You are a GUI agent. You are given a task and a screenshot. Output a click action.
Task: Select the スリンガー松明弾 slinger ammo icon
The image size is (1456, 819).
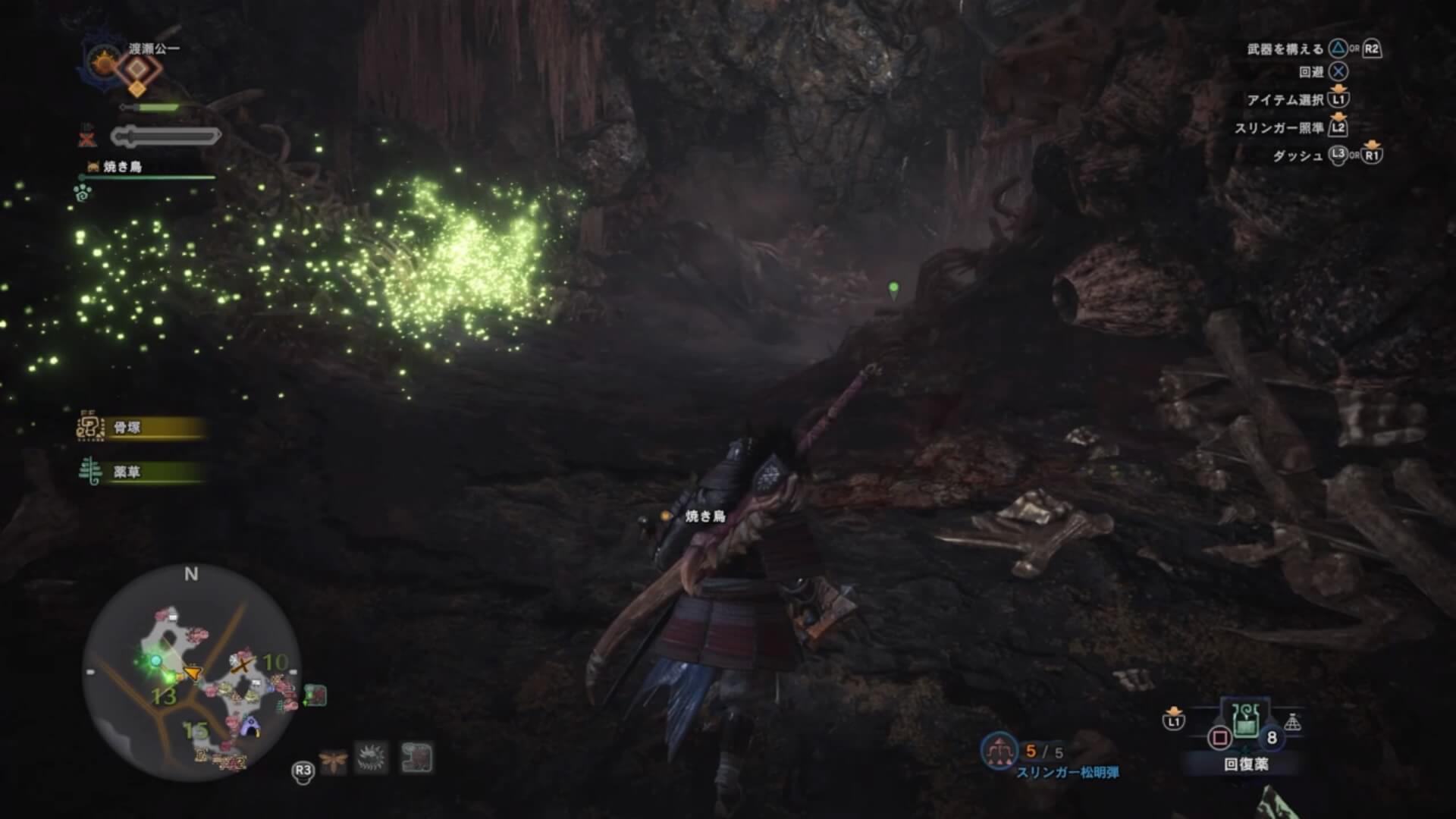click(999, 751)
